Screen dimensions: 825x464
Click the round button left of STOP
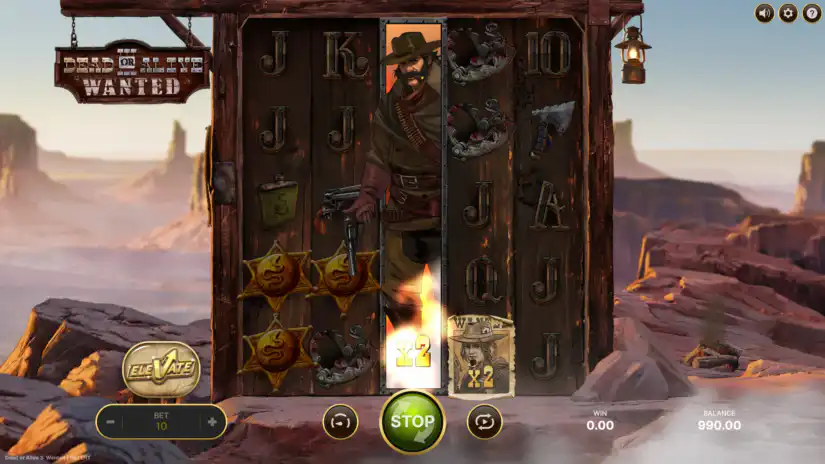click(x=340, y=421)
